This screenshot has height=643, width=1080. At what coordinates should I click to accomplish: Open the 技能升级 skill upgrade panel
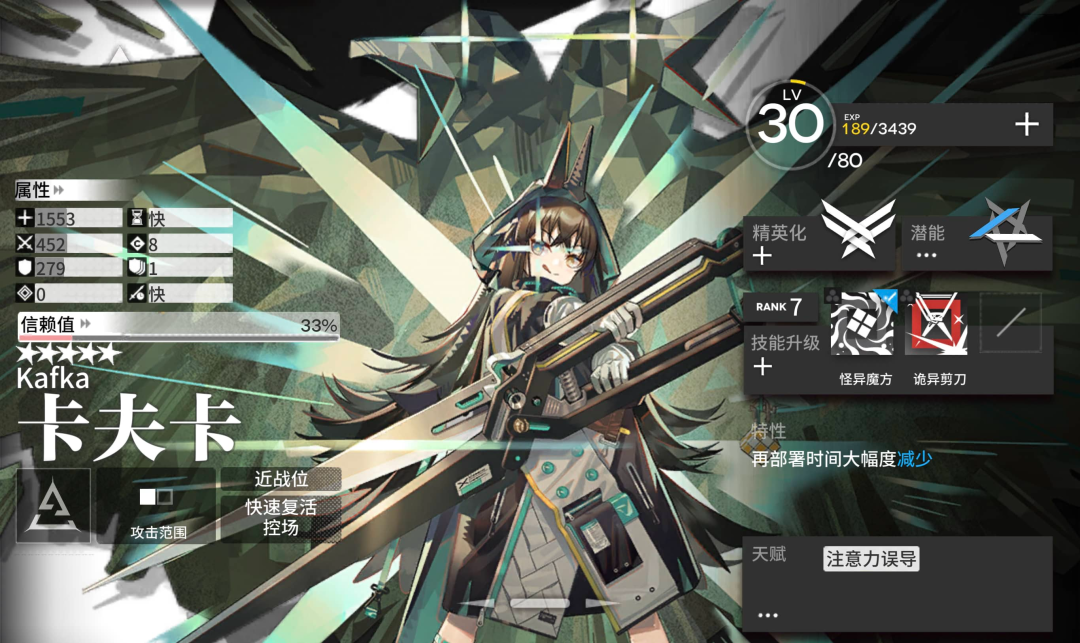coord(785,354)
